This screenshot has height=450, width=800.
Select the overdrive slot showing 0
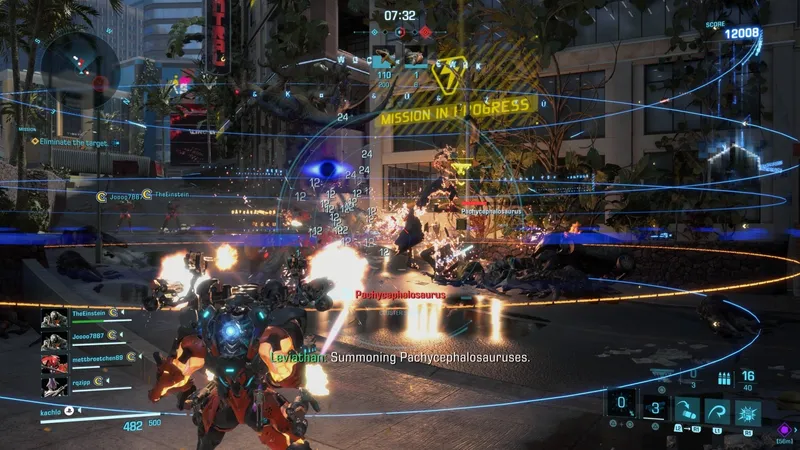coord(621,407)
